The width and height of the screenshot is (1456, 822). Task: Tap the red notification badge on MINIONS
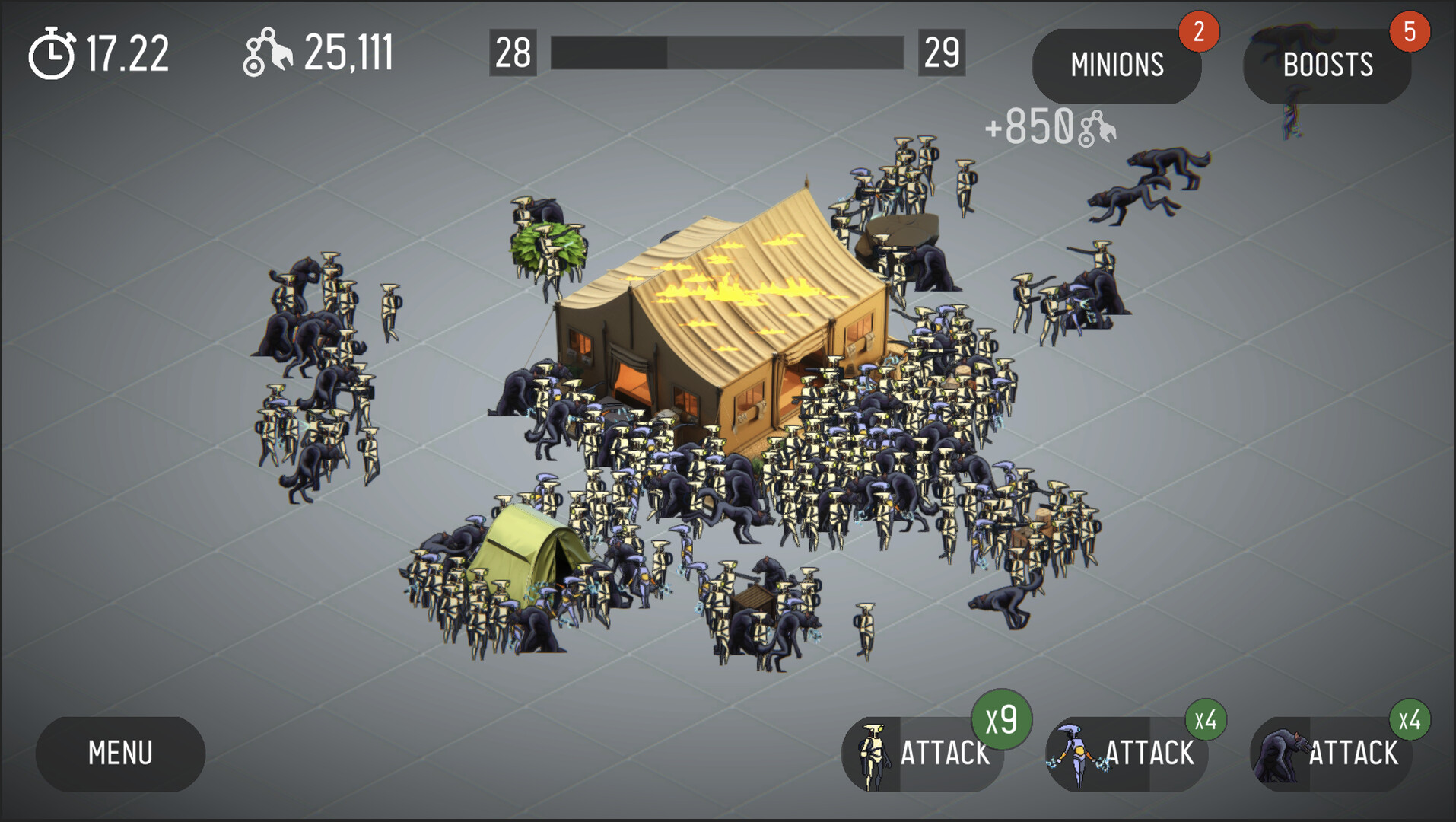[x=1200, y=32]
